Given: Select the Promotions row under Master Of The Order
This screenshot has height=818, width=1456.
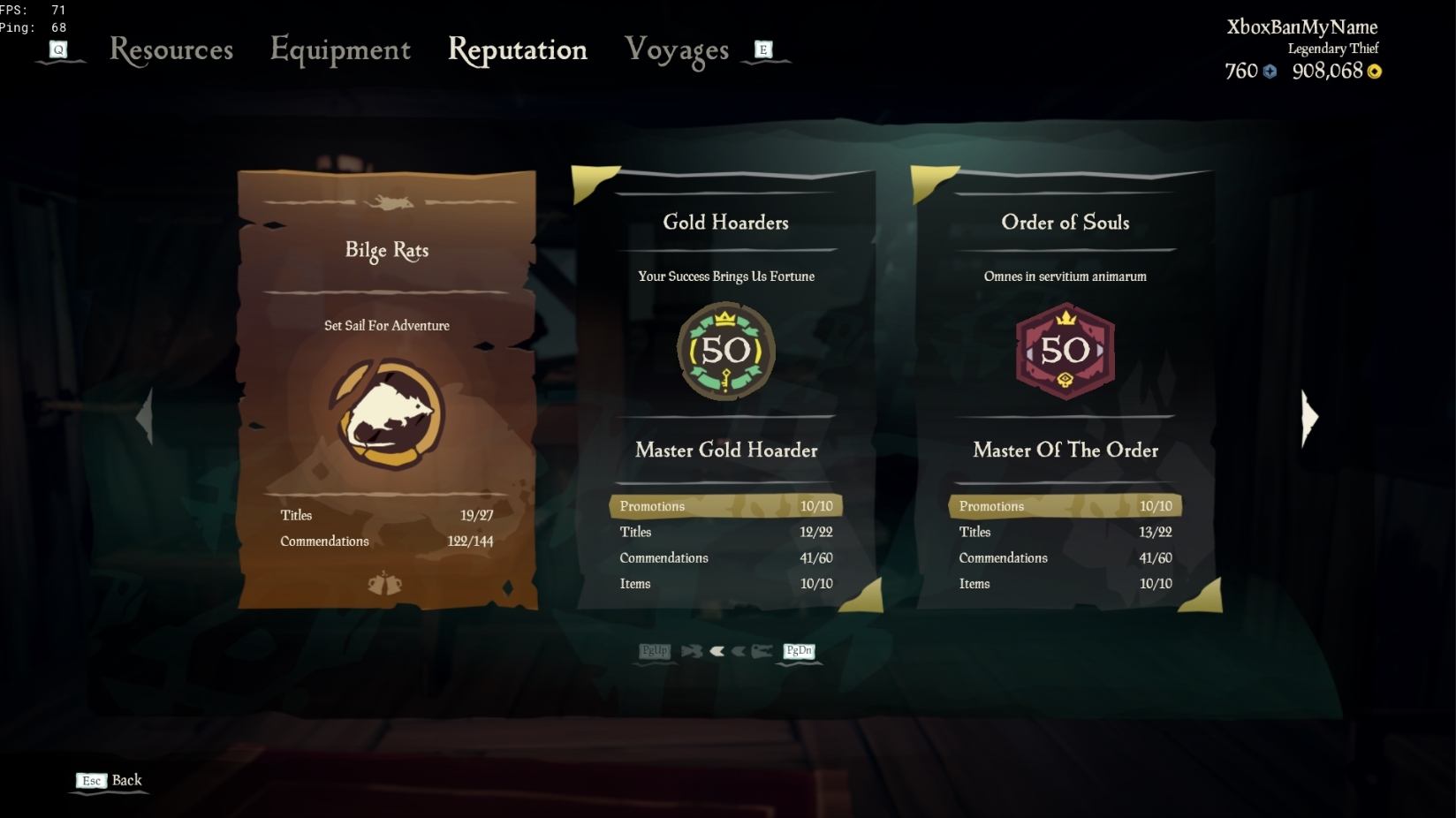Looking at the screenshot, I should coord(1065,505).
